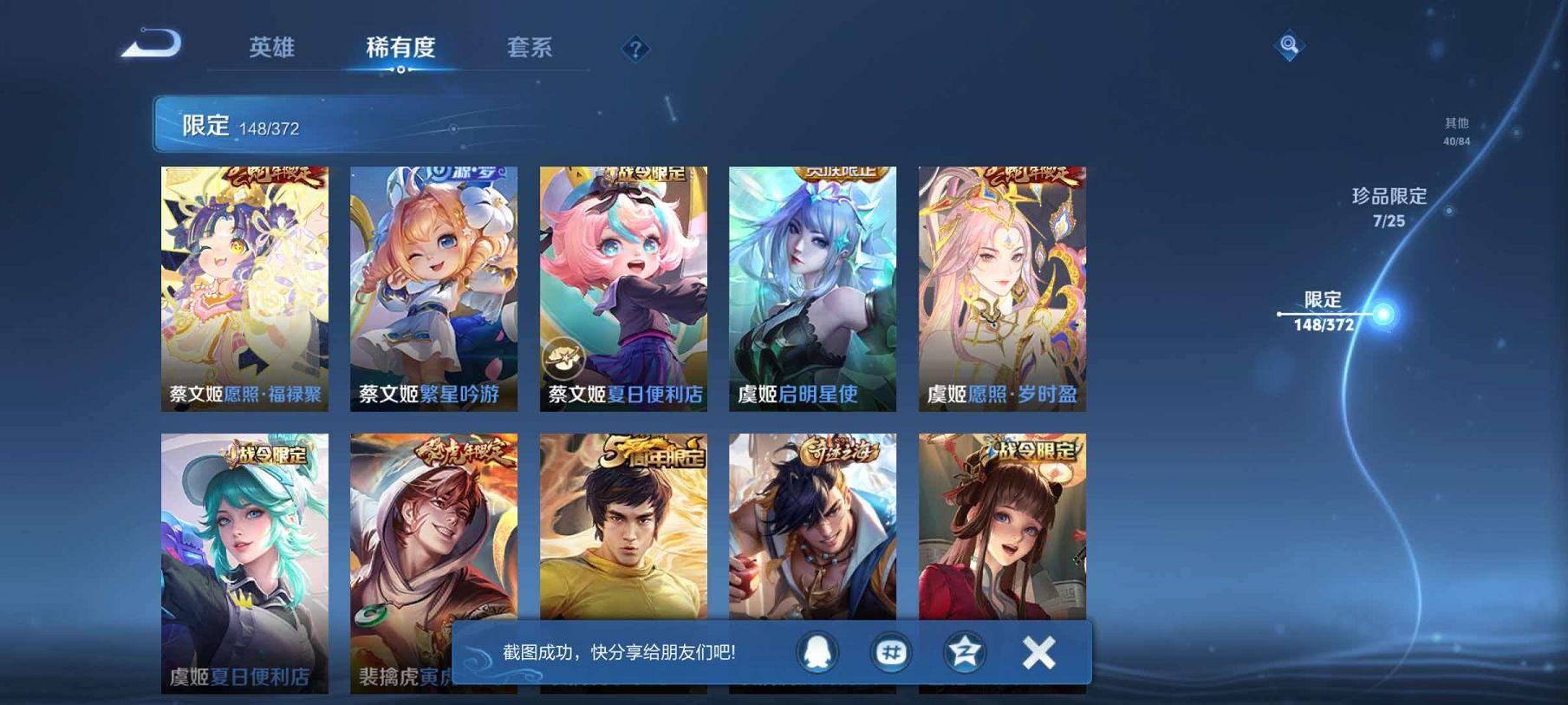Open the 虞姬愿照·岁时盈 anniversary skin
Screen dimensions: 1568x705
[1002, 286]
